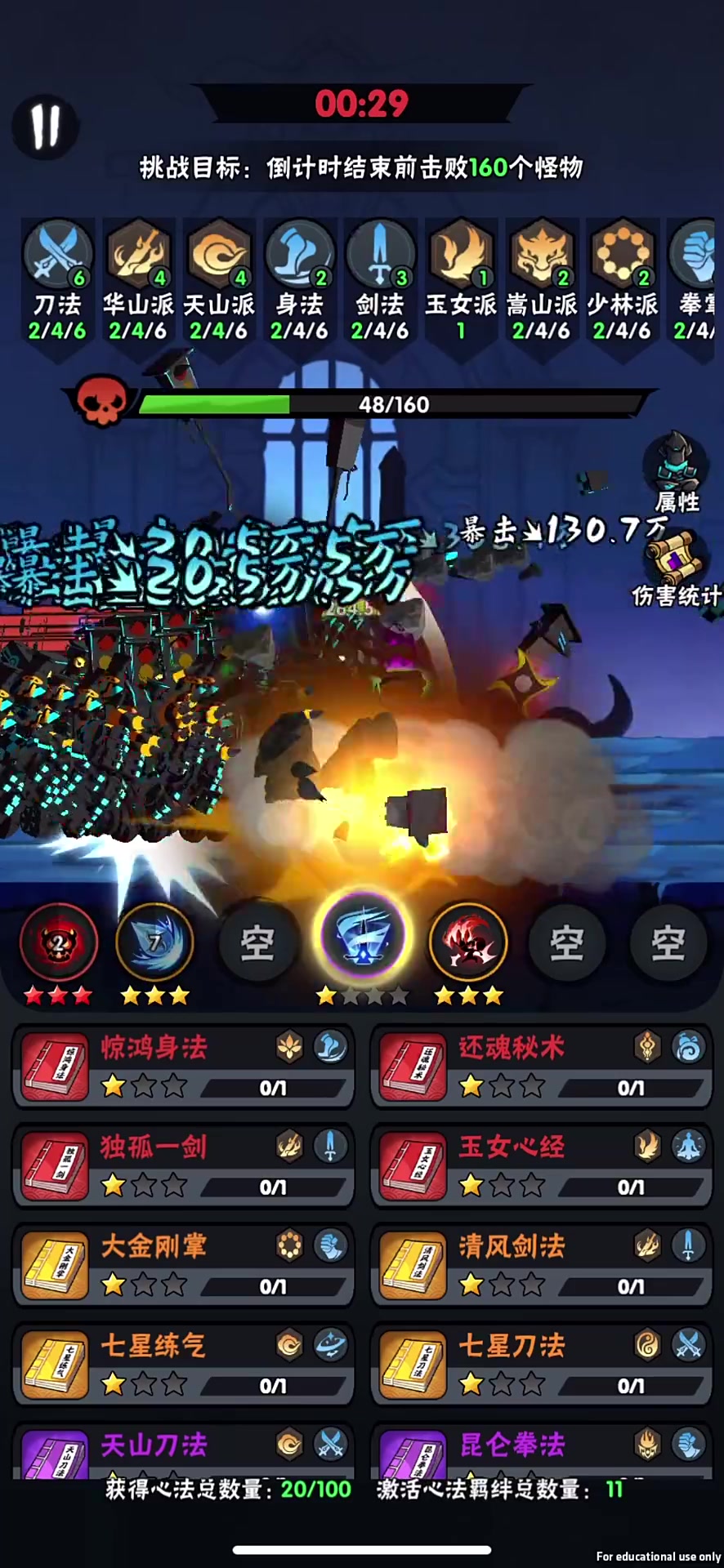Select the 七星练气 manual card

[183, 1365]
